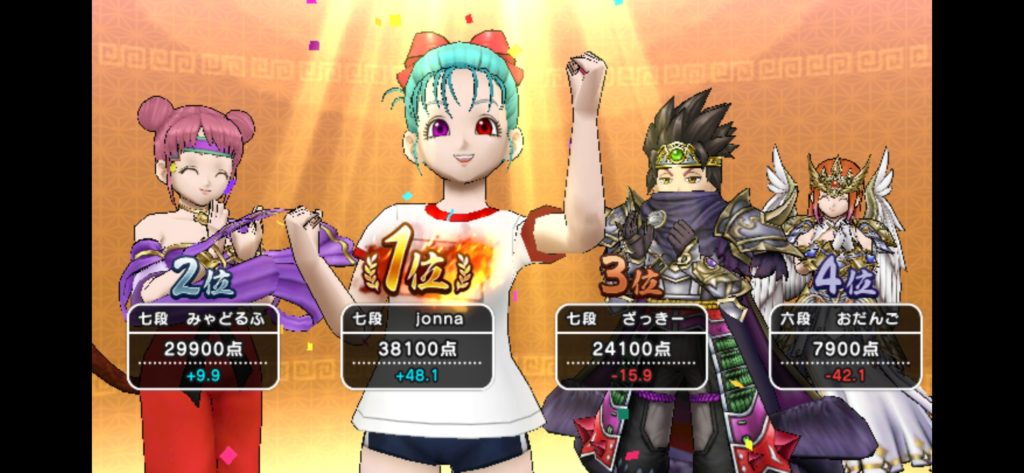Select ざっきー's third place result panel
This screenshot has width=1024, height=473.
[x=631, y=346]
